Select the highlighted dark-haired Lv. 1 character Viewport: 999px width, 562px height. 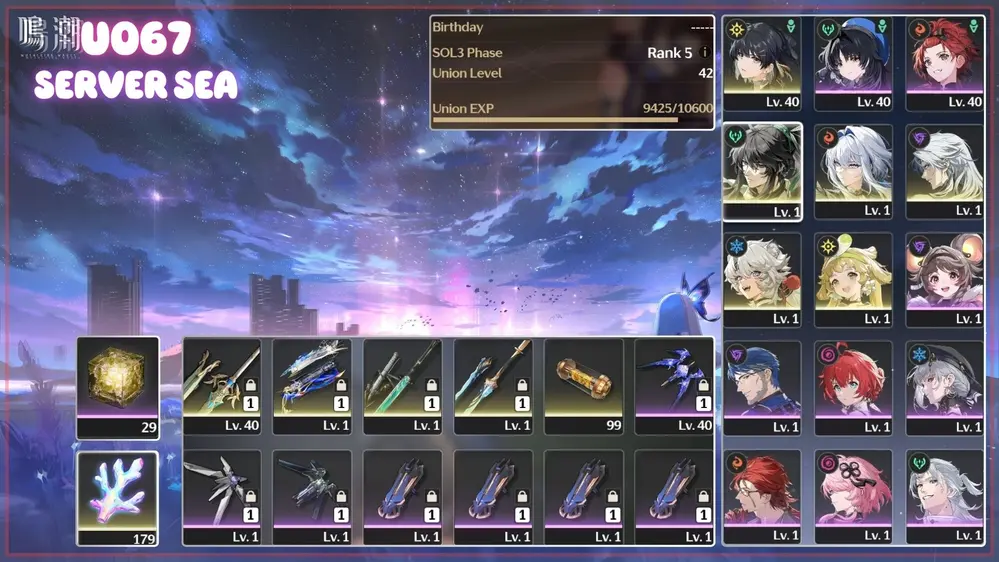(762, 166)
